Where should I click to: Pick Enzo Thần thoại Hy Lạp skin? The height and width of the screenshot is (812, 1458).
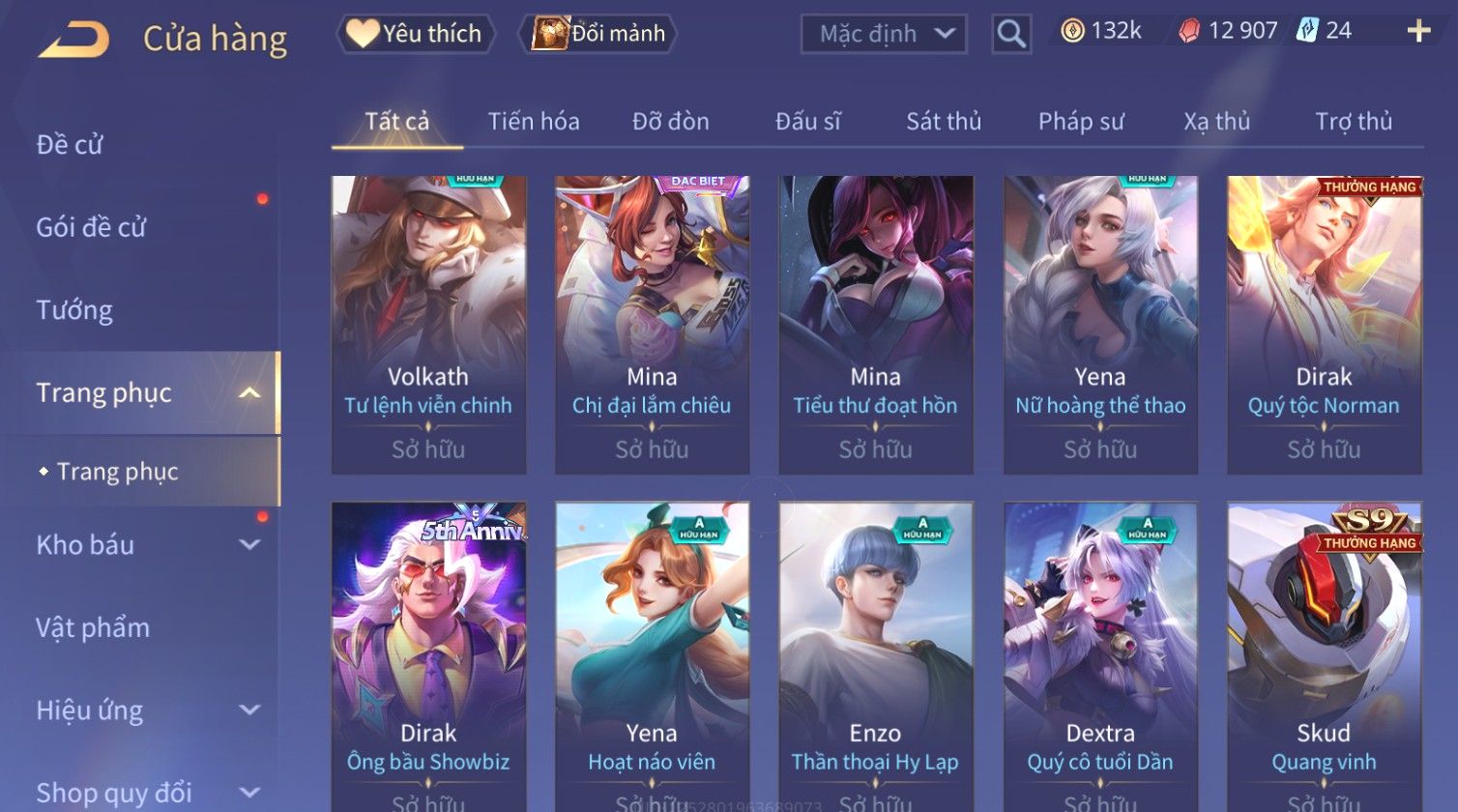pyautogui.click(x=875, y=657)
